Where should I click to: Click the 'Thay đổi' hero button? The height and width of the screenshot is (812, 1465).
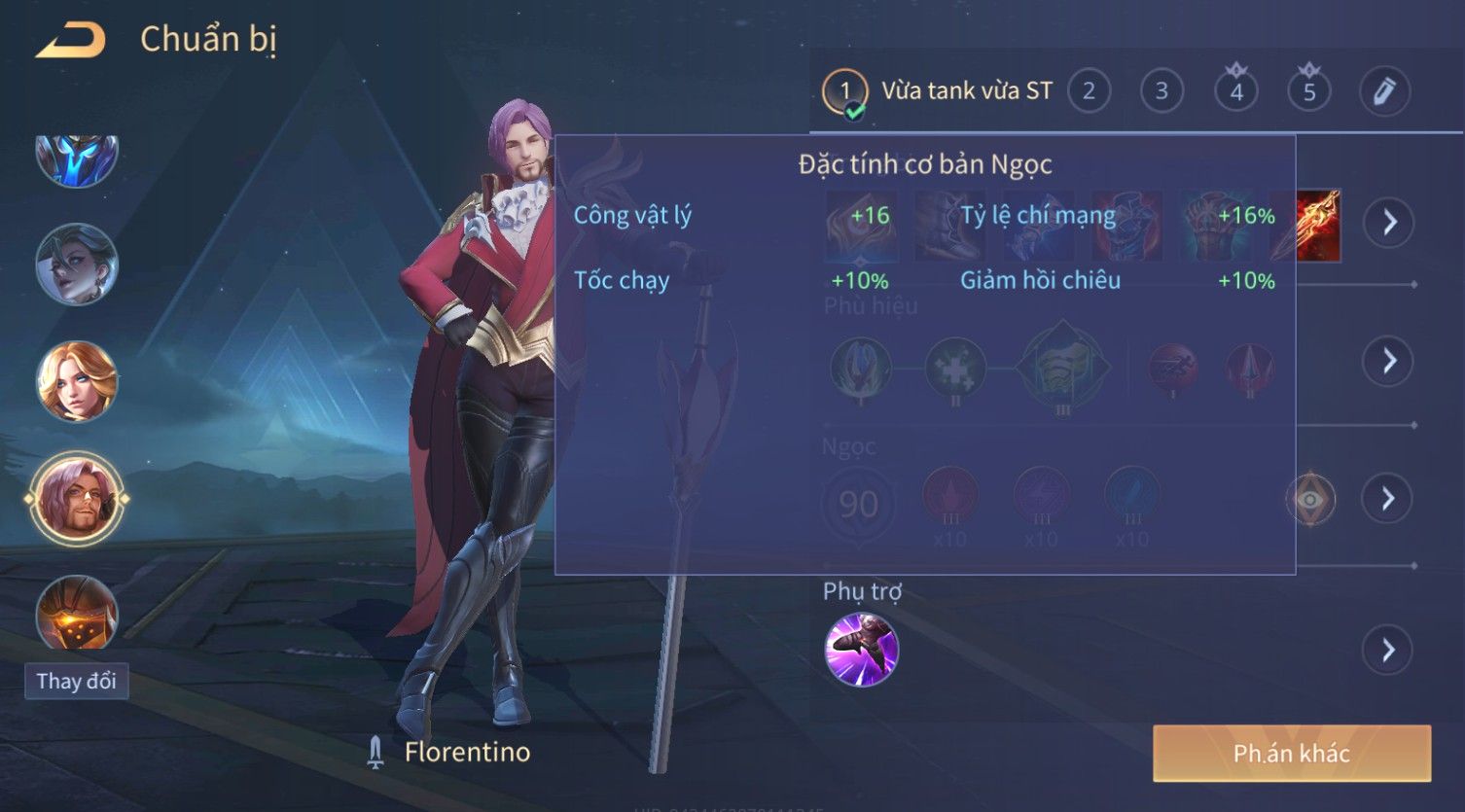(x=76, y=681)
